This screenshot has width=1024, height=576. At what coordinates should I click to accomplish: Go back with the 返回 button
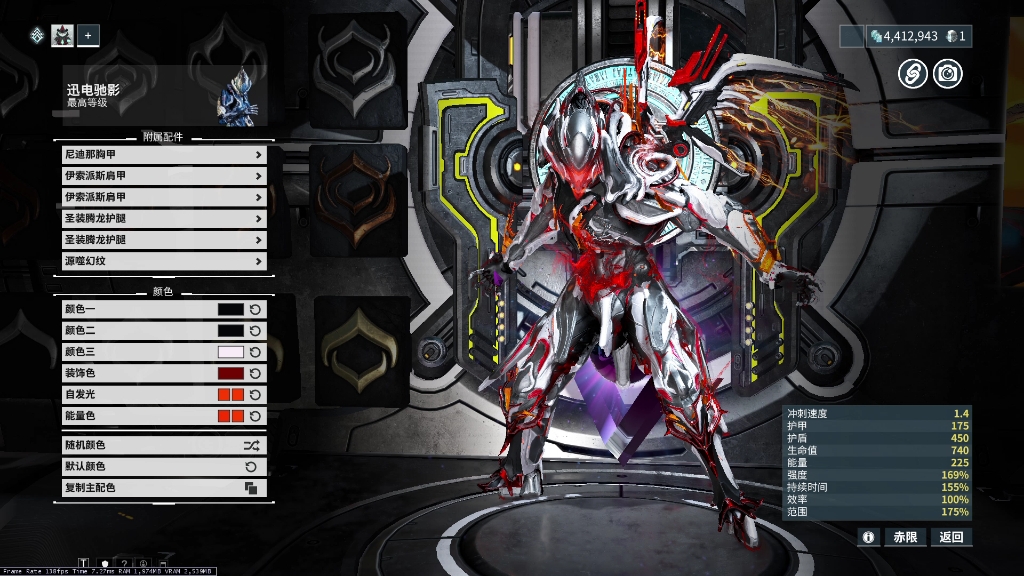951,537
